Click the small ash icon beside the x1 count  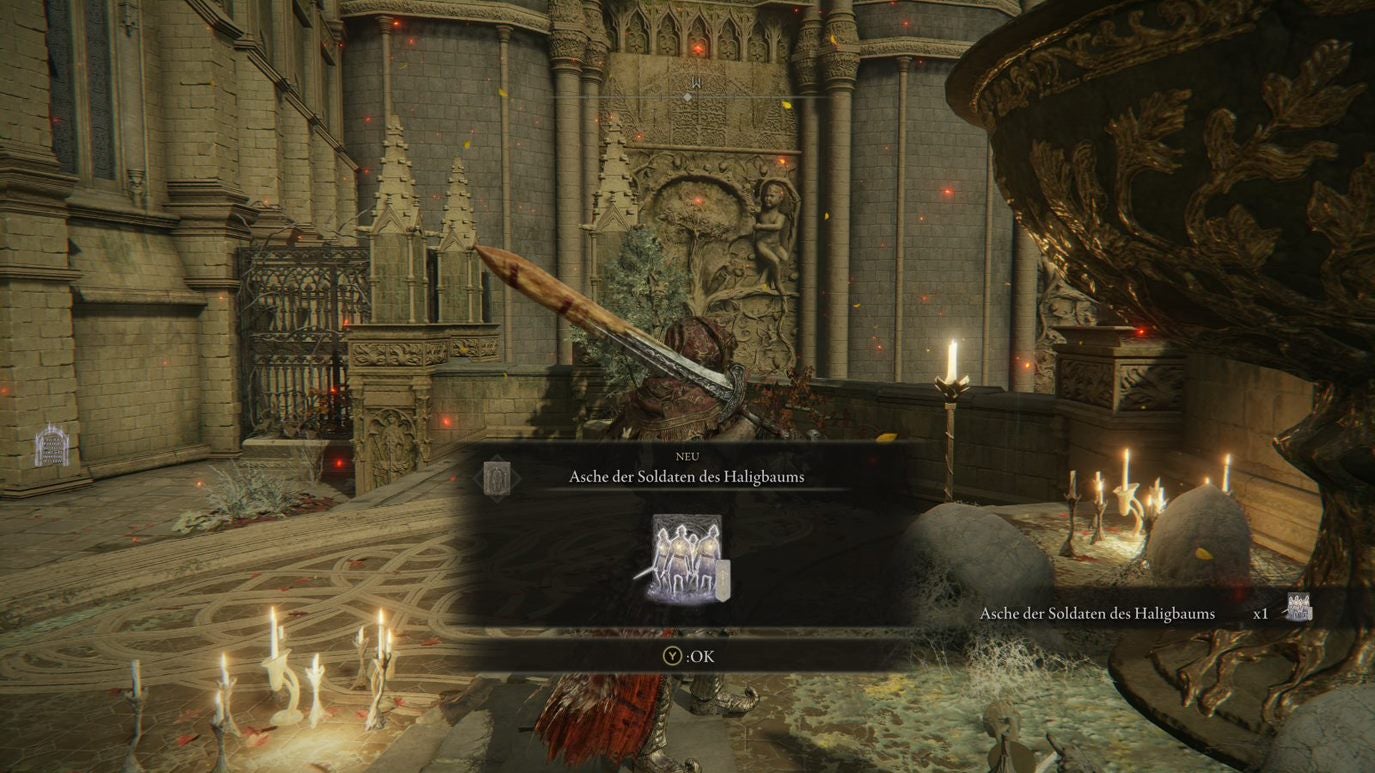pyautogui.click(x=1298, y=607)
